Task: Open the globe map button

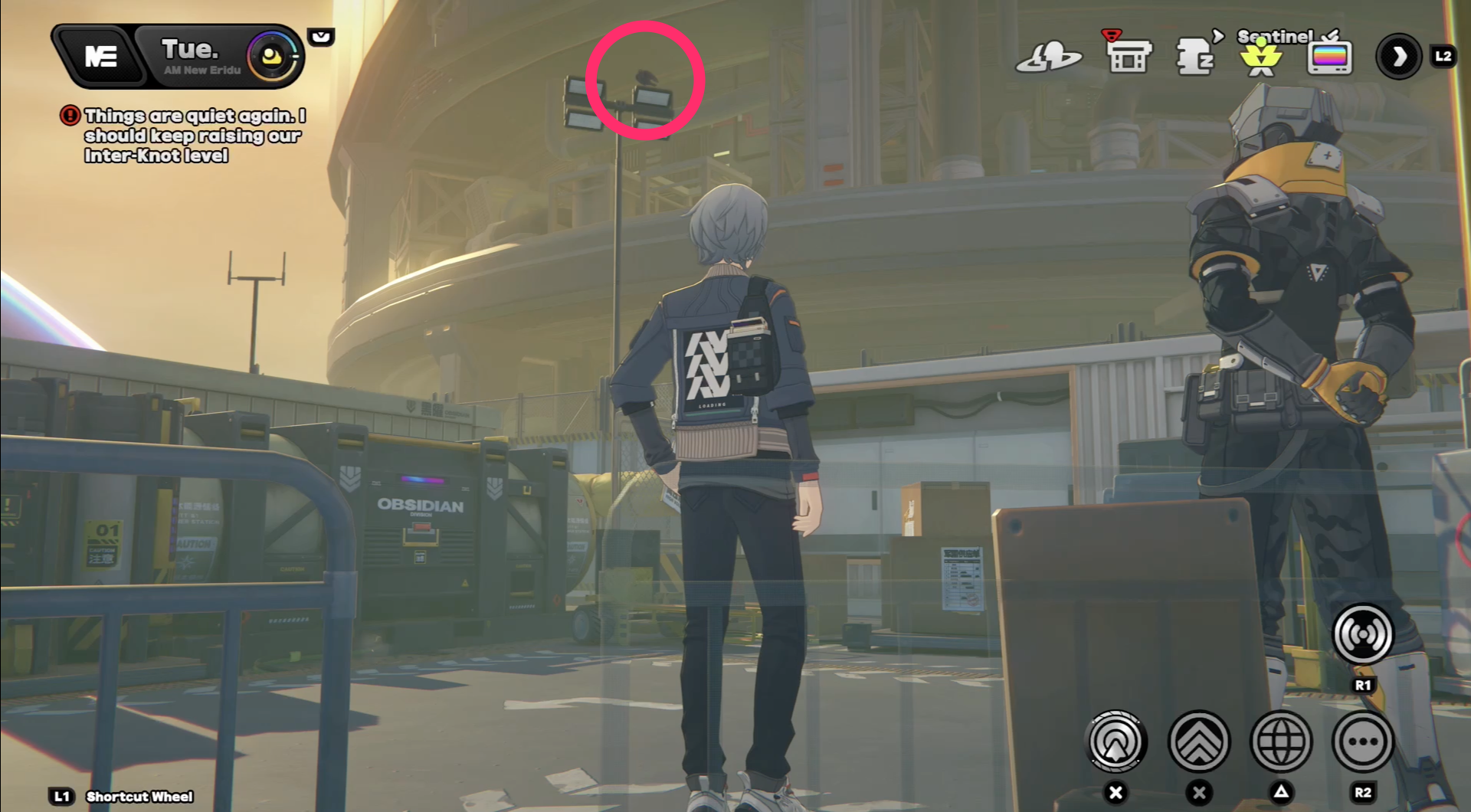Action: (1281, 742)
